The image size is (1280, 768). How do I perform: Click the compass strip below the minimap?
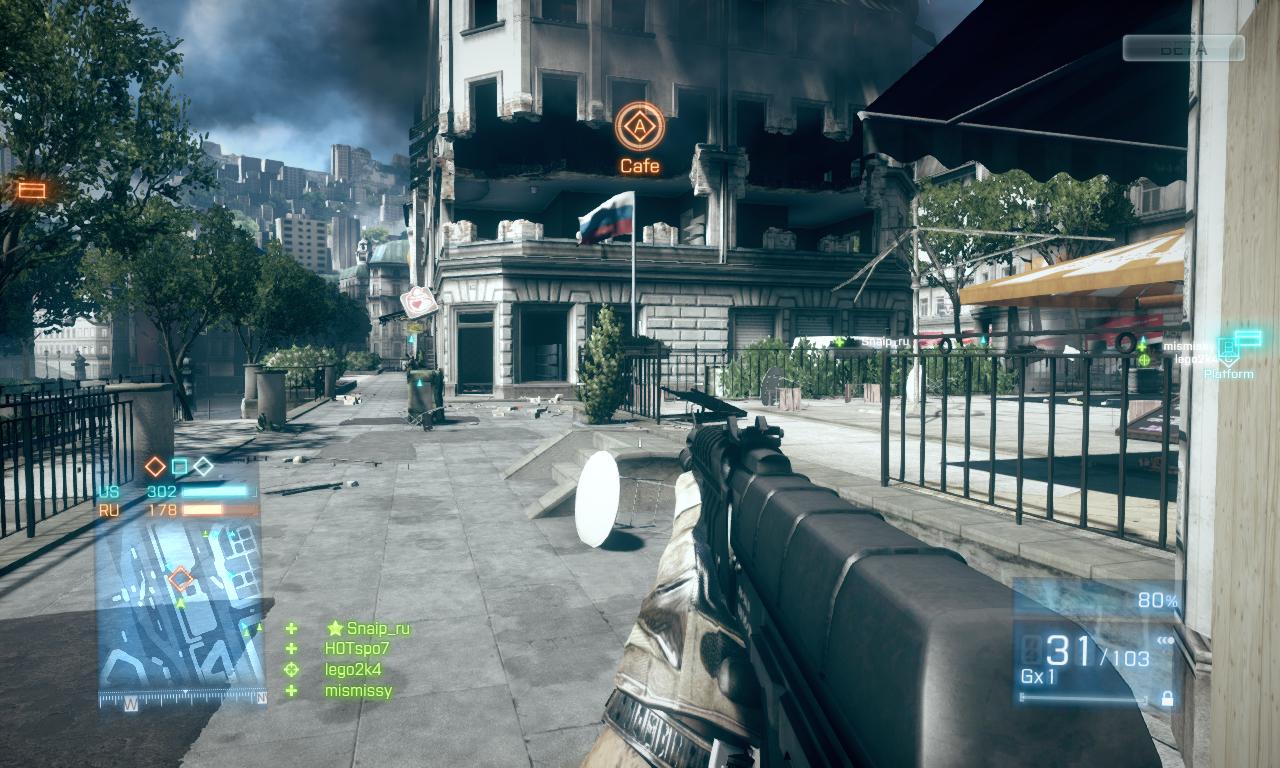pyautogui.click(x=181, y=700)
